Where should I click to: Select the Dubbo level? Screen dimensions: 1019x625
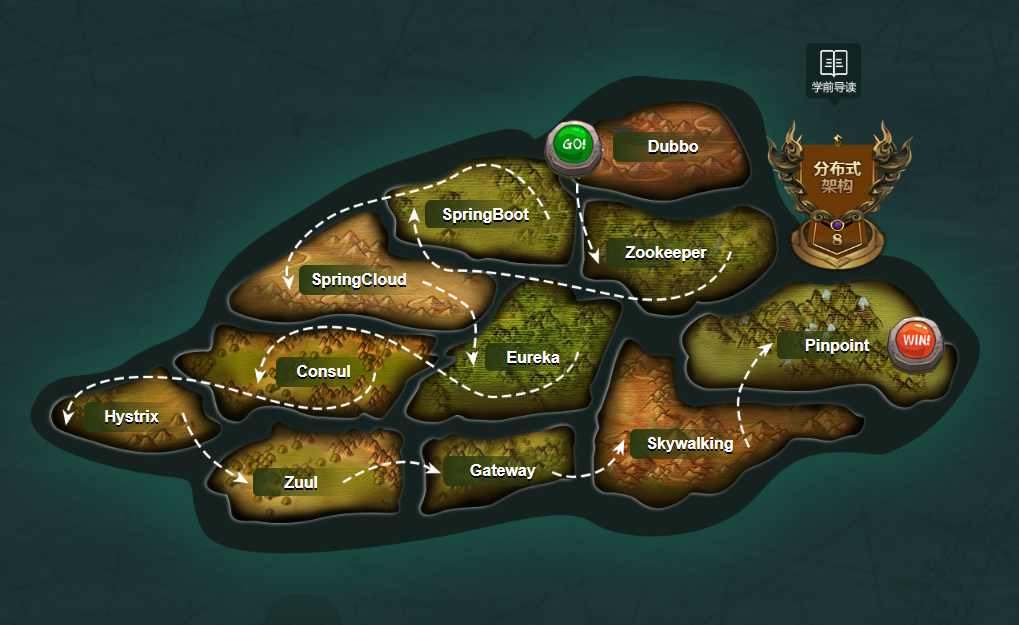(672, 147)
